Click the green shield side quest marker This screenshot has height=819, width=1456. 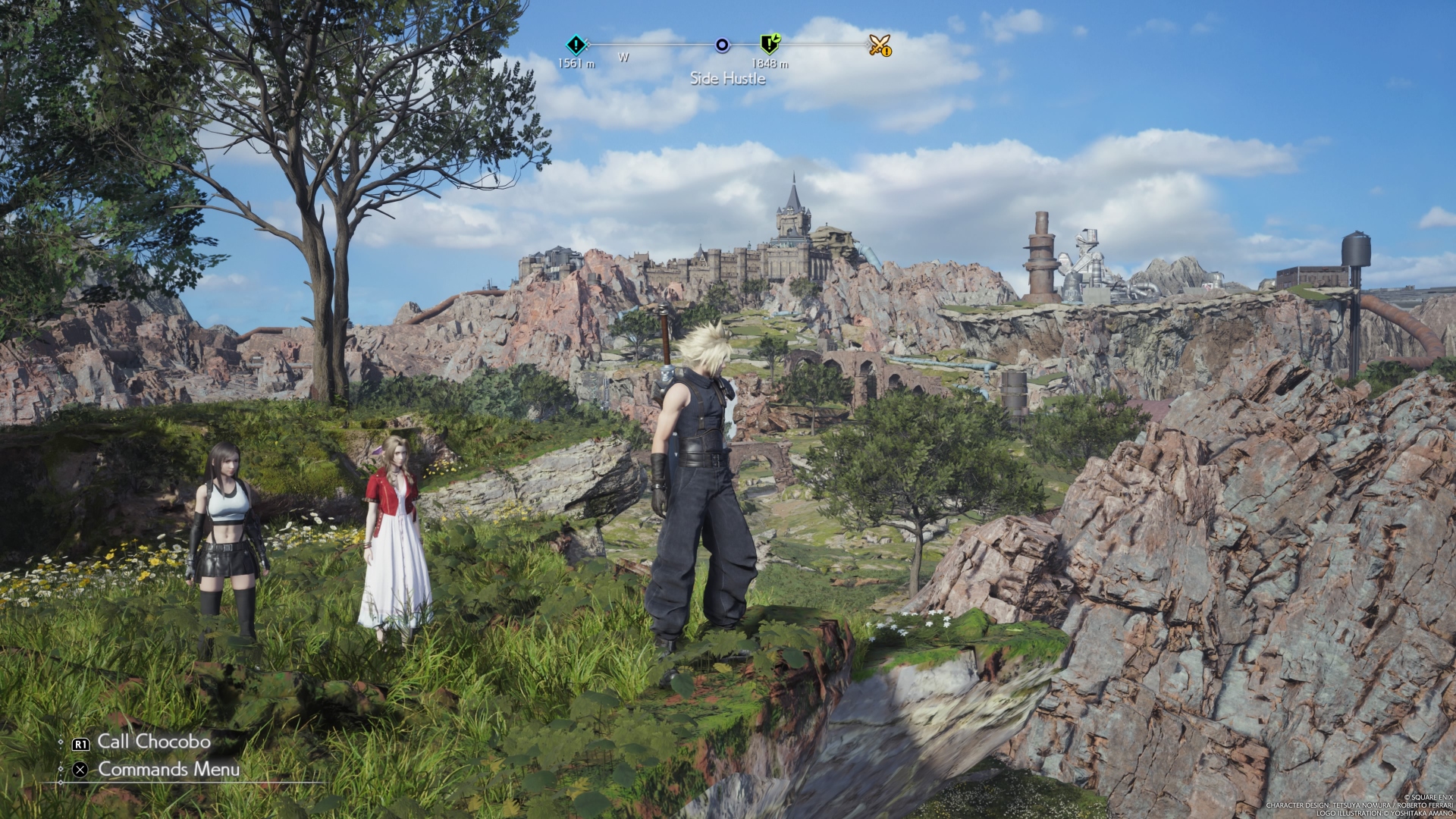[770, 45]
